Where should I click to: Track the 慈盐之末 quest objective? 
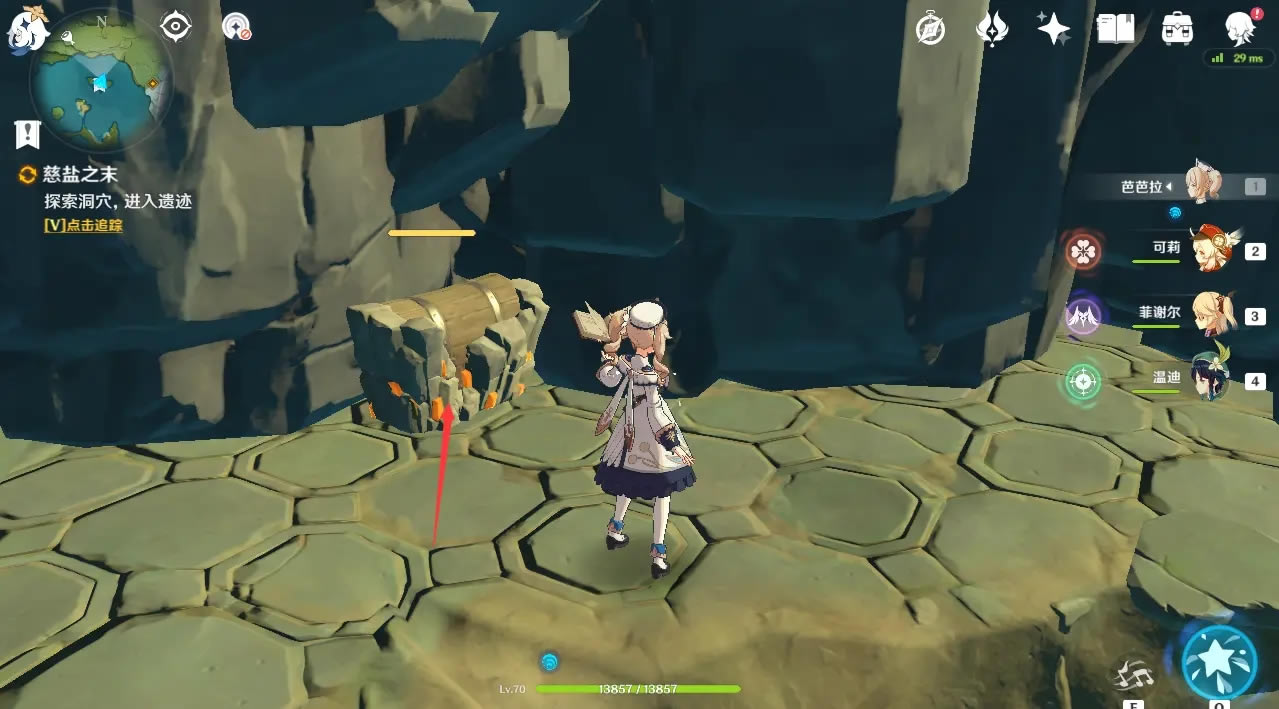click(83, 225)
